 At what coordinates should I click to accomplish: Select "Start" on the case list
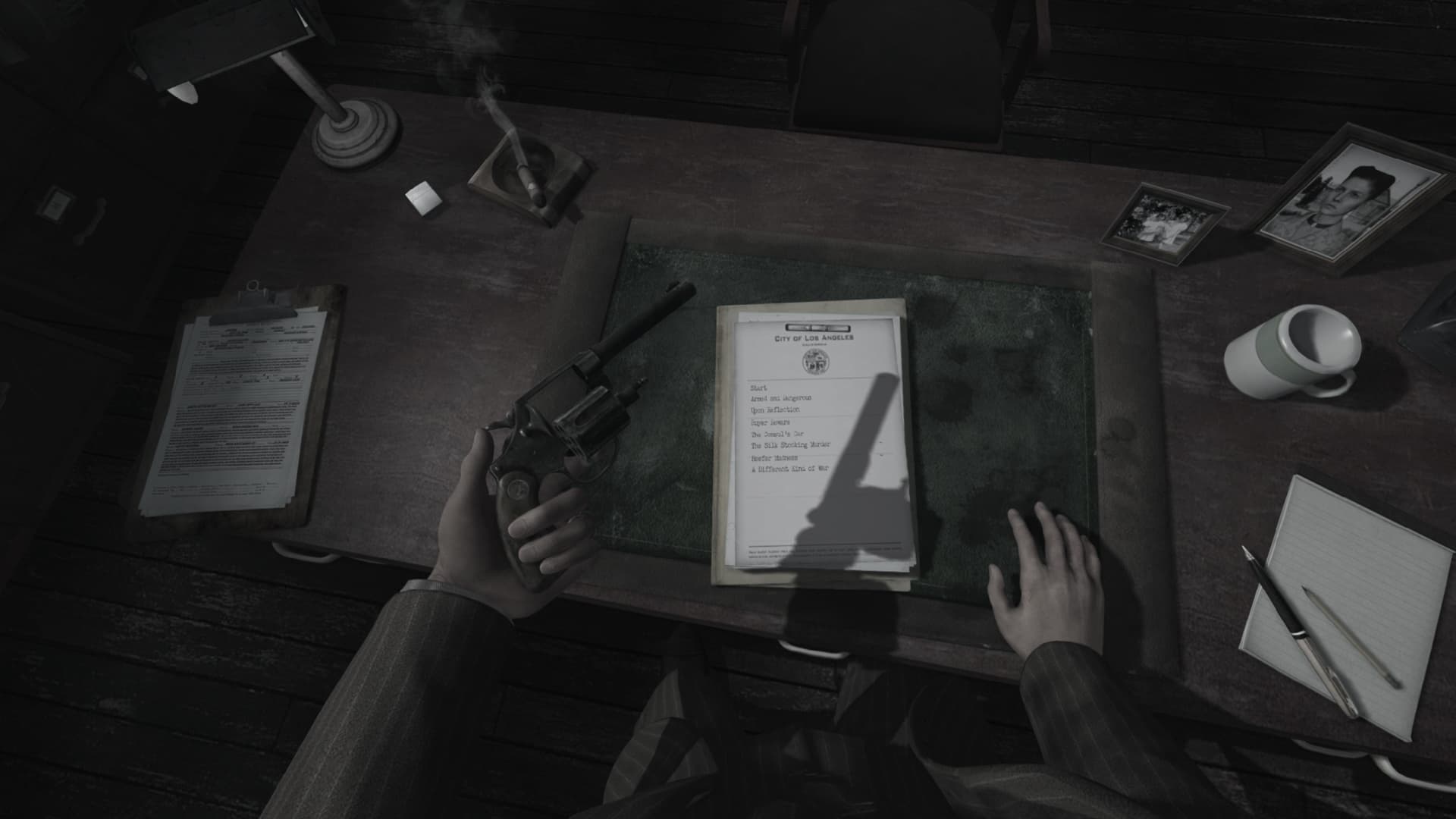pyautogui.click(x=758, y=388)
